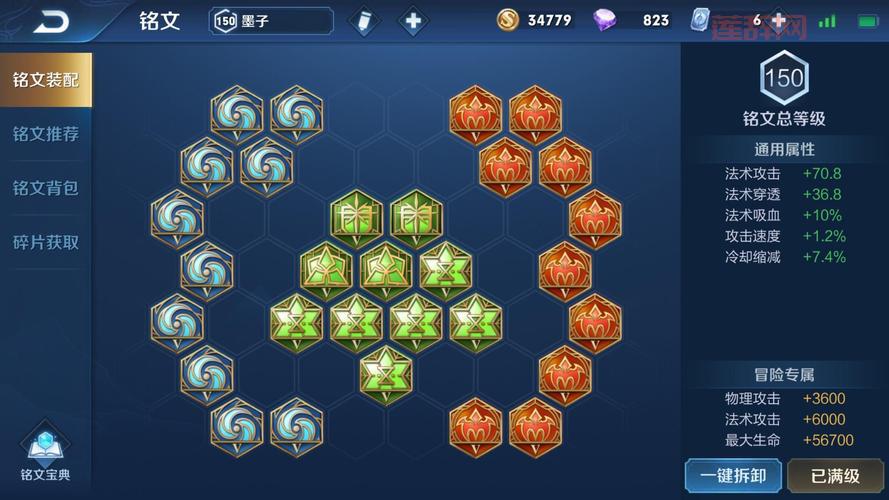Screen dimensions: 889x500
Task: Open the 墨子 rune page dropdown
Action: pyautogui.click(x=271, y=20)
